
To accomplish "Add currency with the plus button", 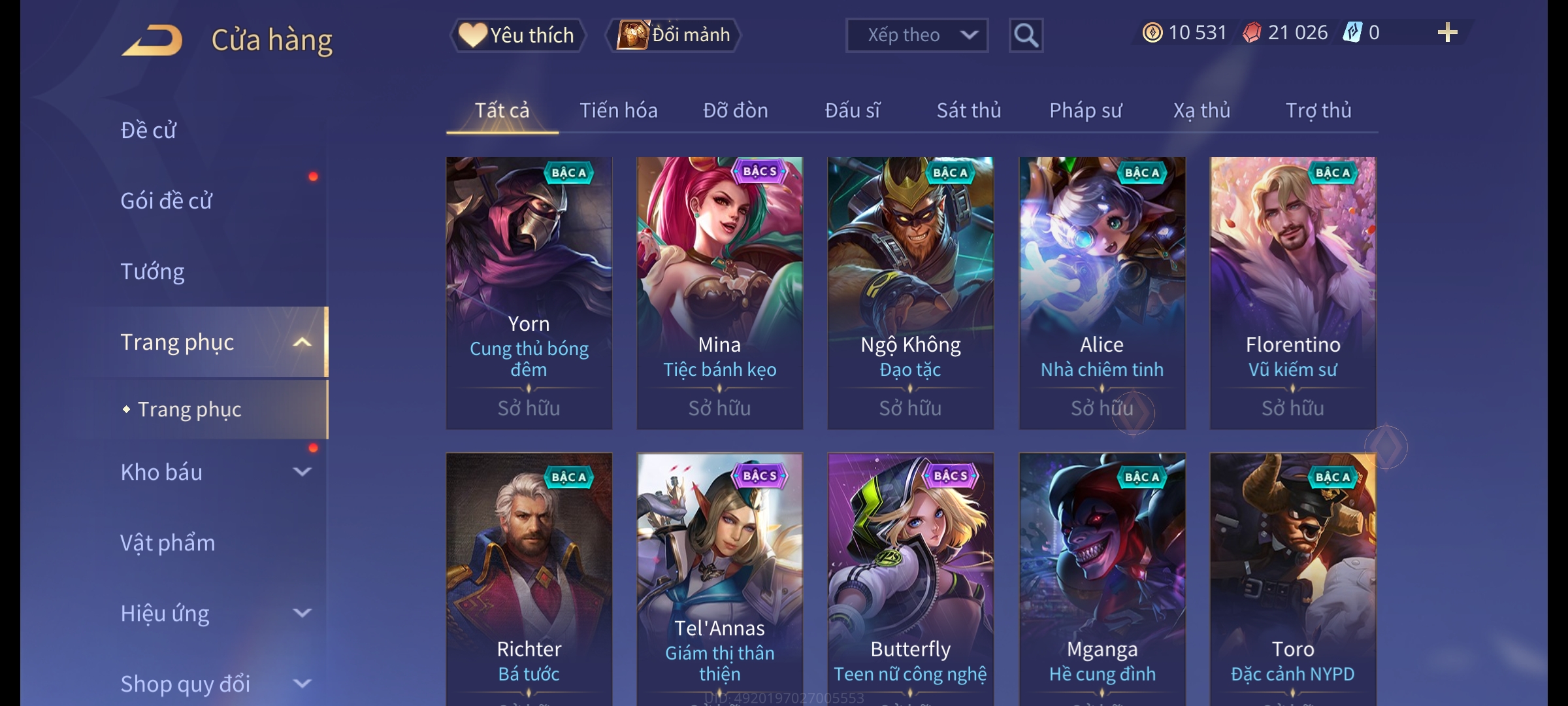I will pyautogui.click(x=1447, y=33).
